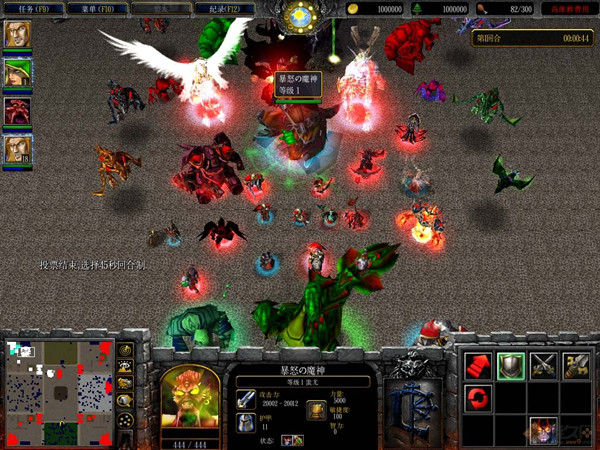600x450 pixels.
Task: Toggle minimap terrain display button
Action: click(x=126, y=367)
